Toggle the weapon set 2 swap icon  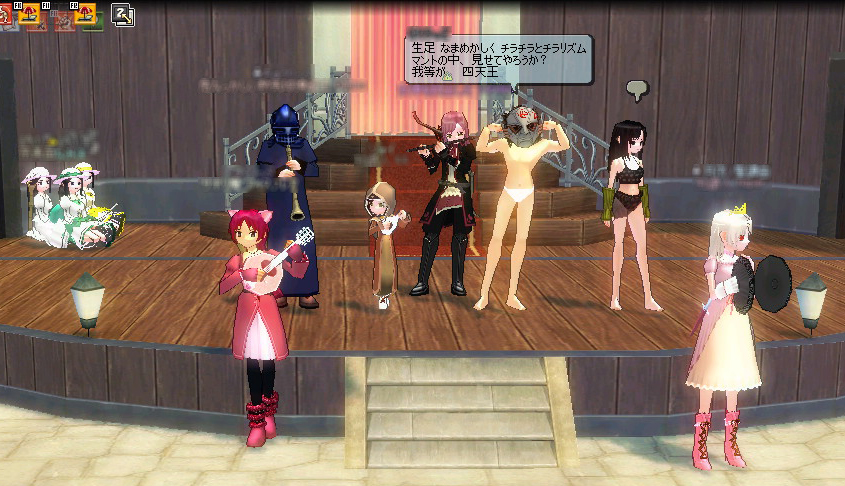[123, 15]
